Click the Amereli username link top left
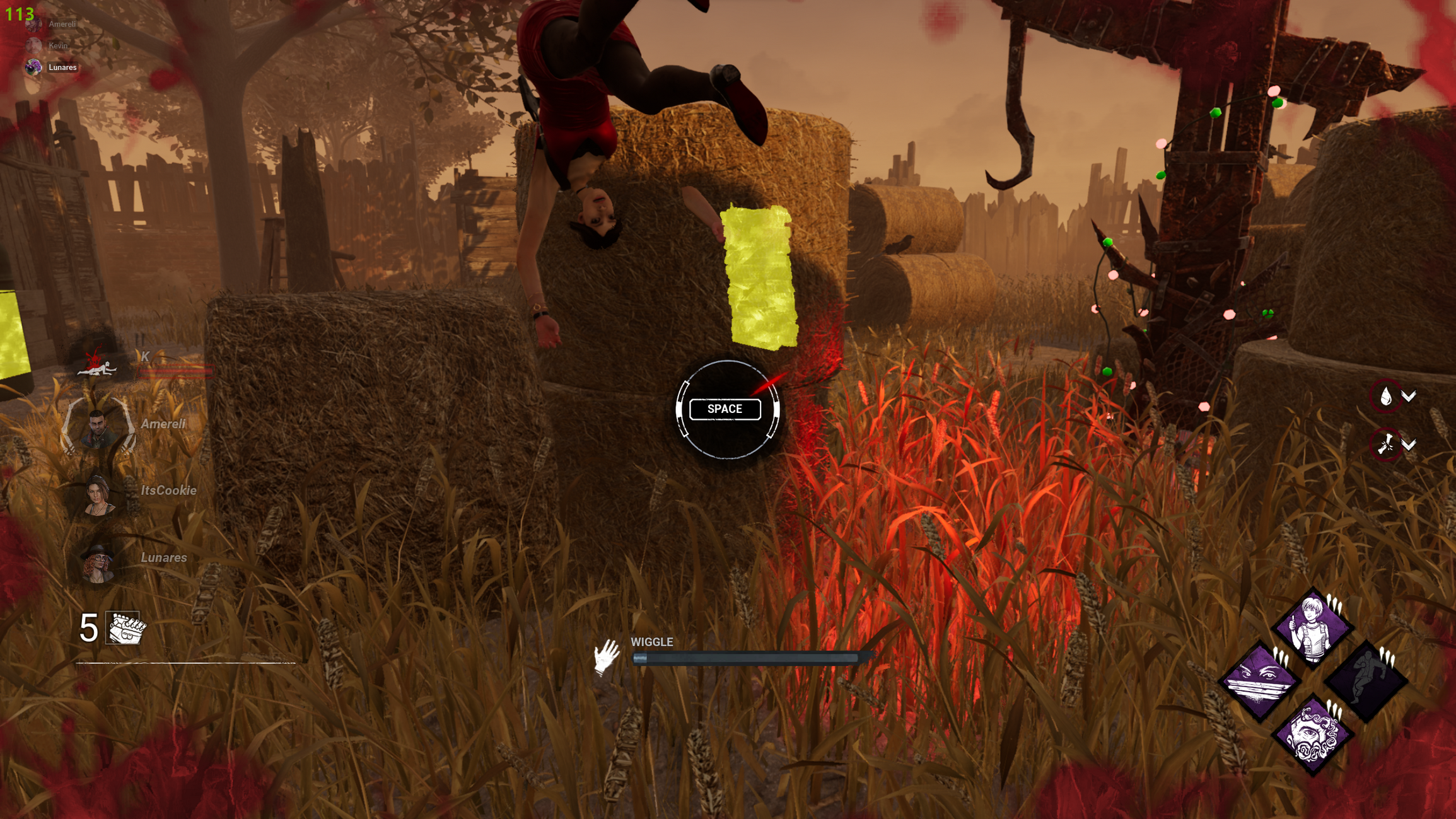The width and height of the screenshot is (1456, 819). (62, 25)
